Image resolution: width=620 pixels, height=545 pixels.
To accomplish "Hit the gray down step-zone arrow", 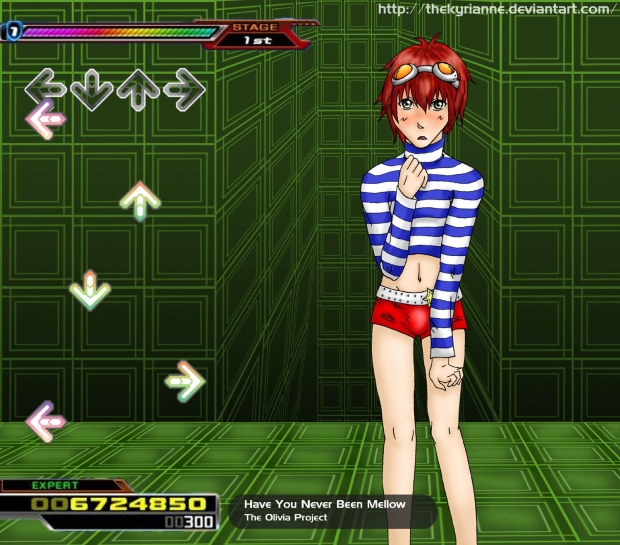I will (91, 90).
